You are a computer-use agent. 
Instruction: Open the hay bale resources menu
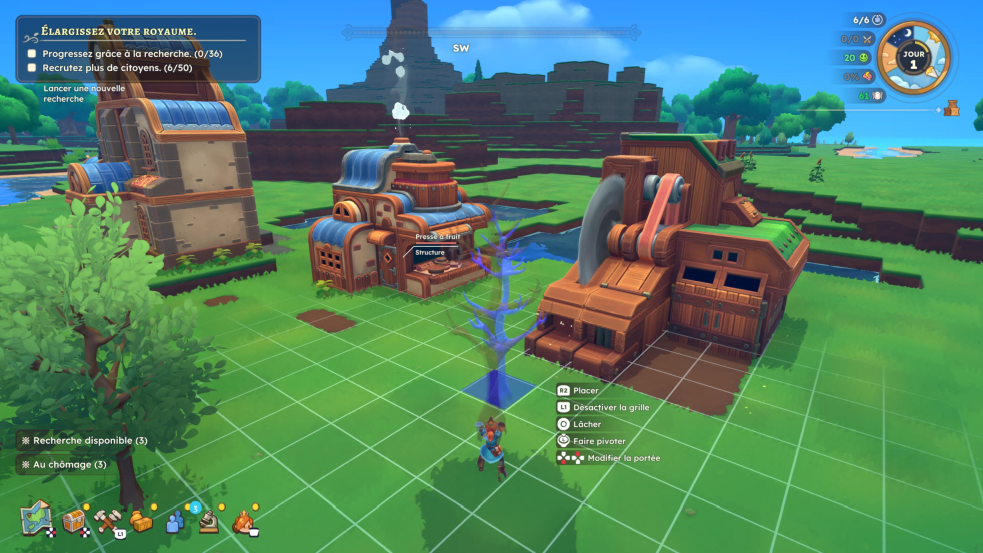click(141, 520)
